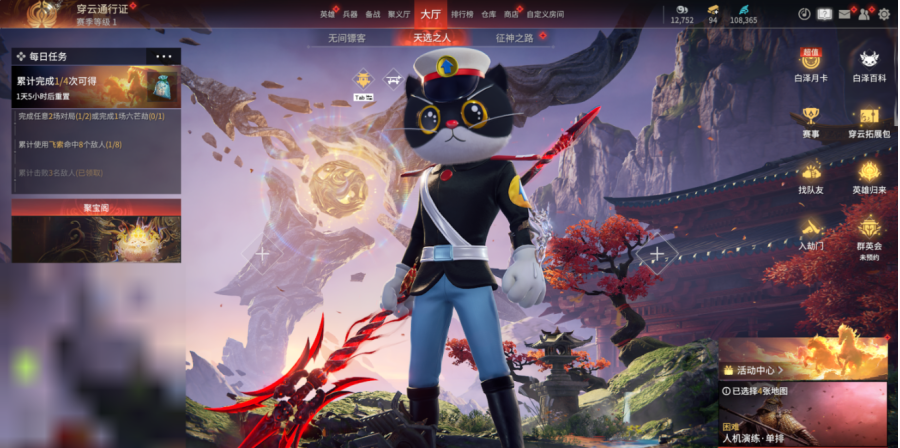The height and width of the screenshot is (448, 900).
Task: Open the settings gear icon
Action: click(x=884, y=14)
